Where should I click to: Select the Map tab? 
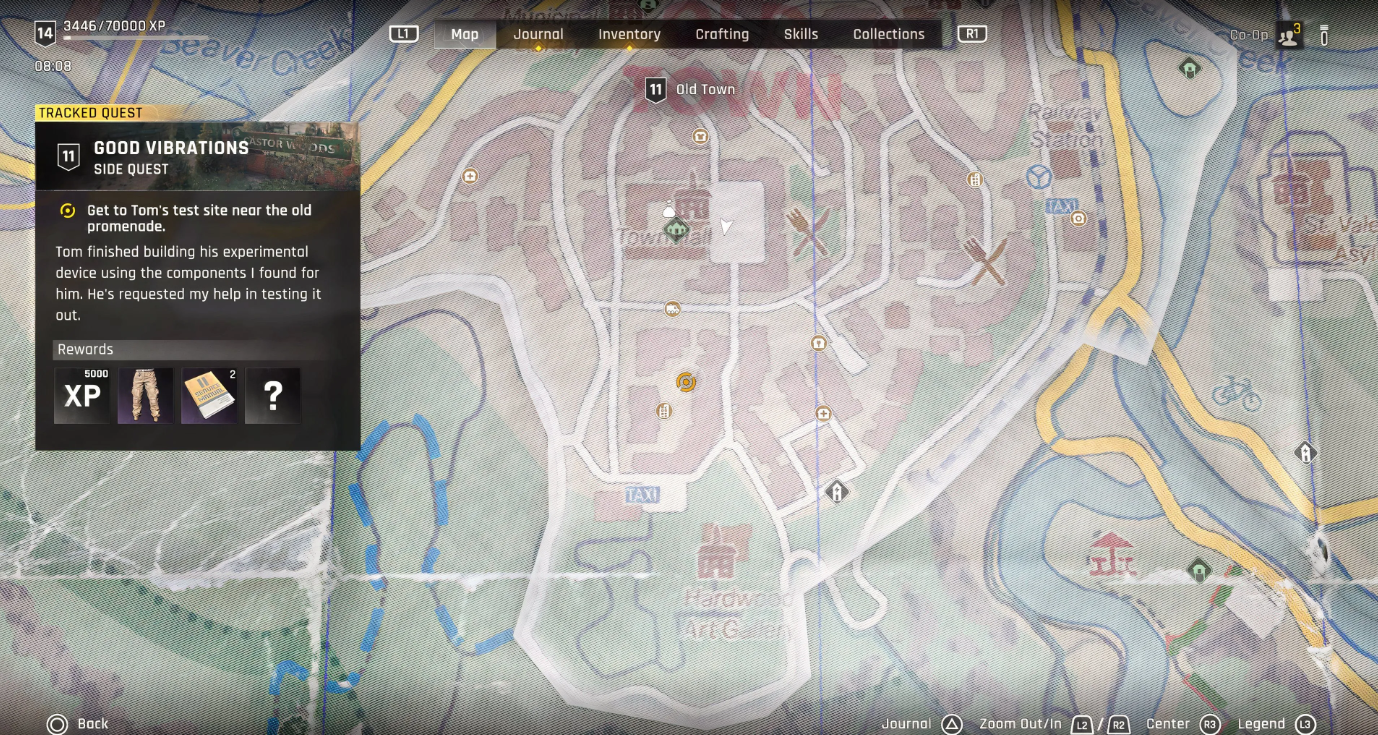[465, 34]
